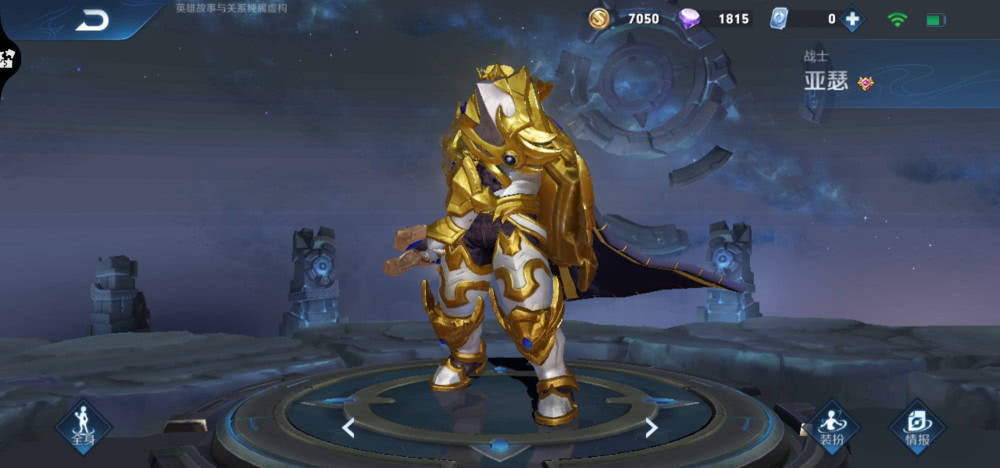This screenshot has width=1000, height=468.
Task: Open the 情报 info panel
Action: click(x=917, y=427)
